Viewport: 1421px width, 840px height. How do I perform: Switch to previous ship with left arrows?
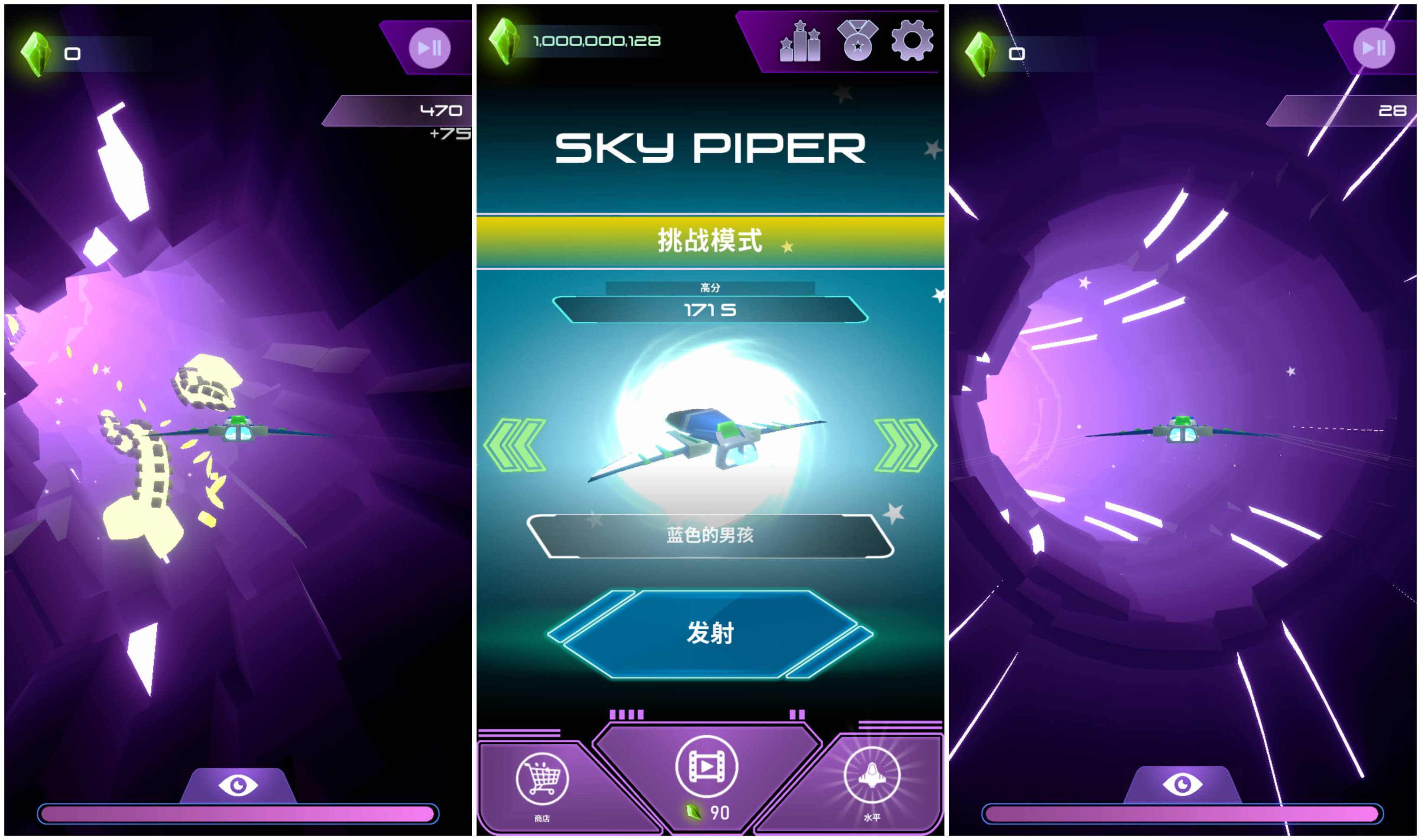click(x=514, y=445)
